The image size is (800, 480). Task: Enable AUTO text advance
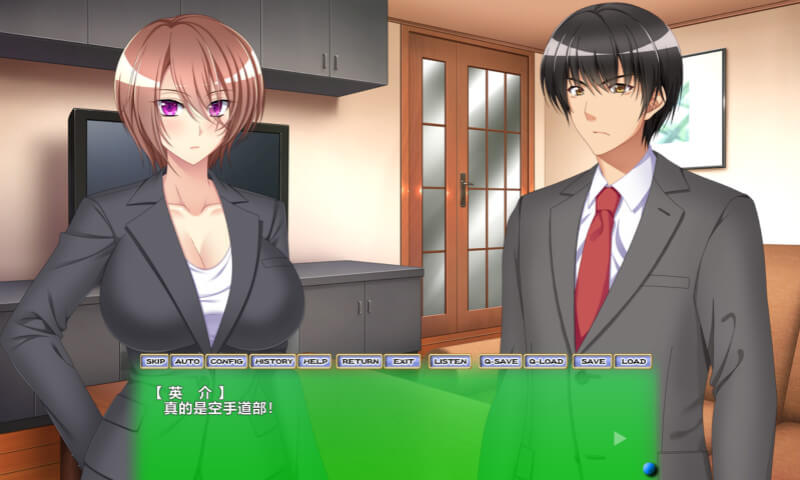[187, 361]
